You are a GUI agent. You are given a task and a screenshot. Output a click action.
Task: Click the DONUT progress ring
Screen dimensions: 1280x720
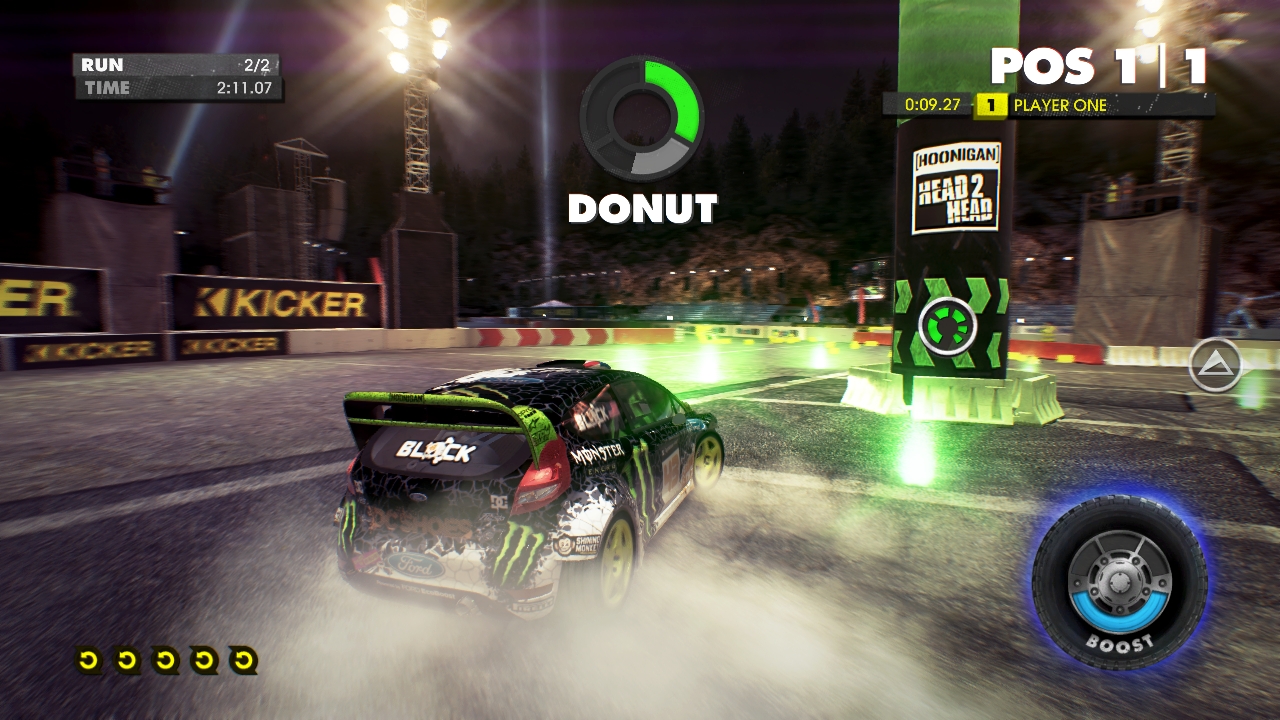641,117
